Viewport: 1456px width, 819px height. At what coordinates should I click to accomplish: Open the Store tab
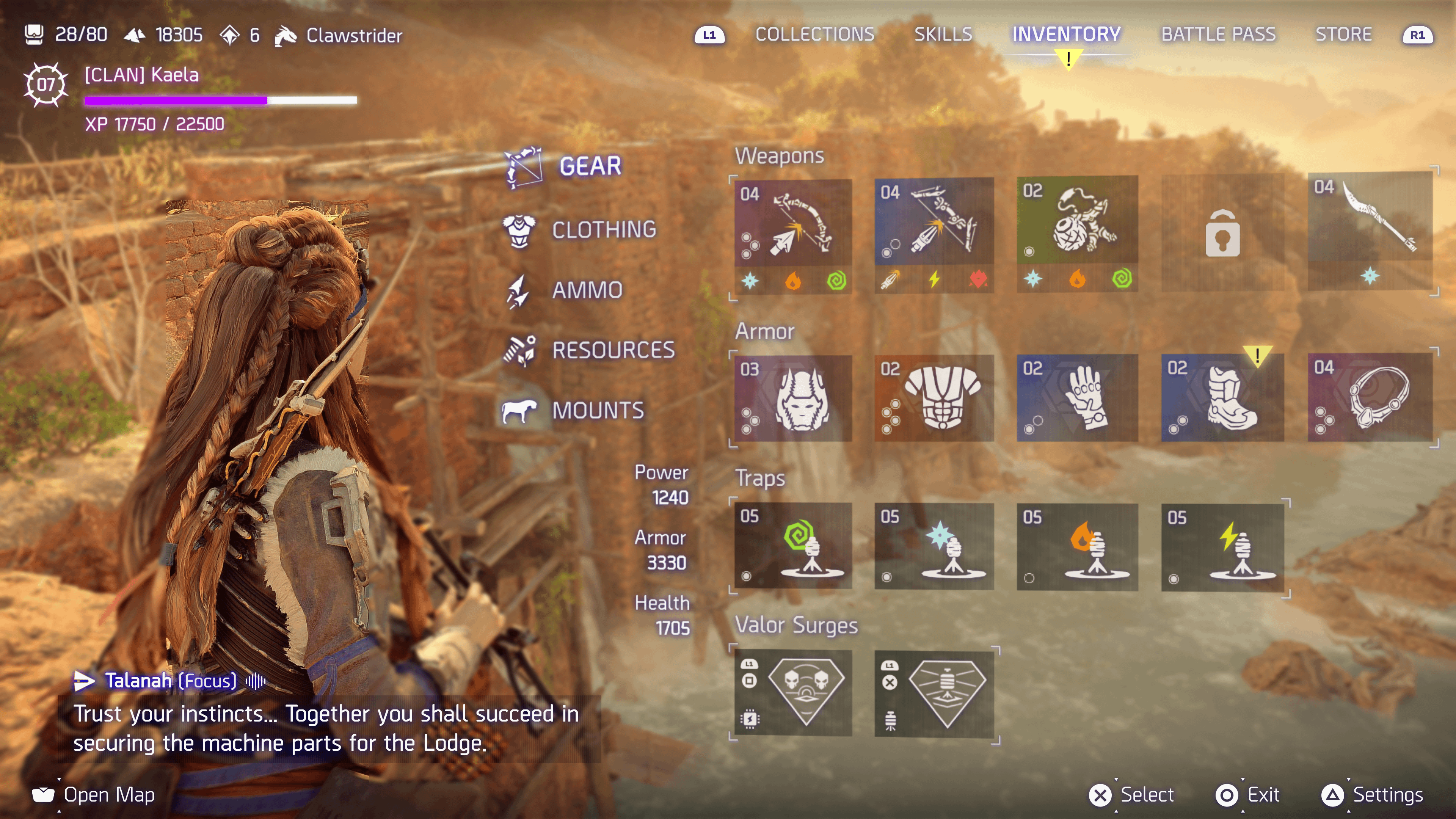coord(1343,35)
